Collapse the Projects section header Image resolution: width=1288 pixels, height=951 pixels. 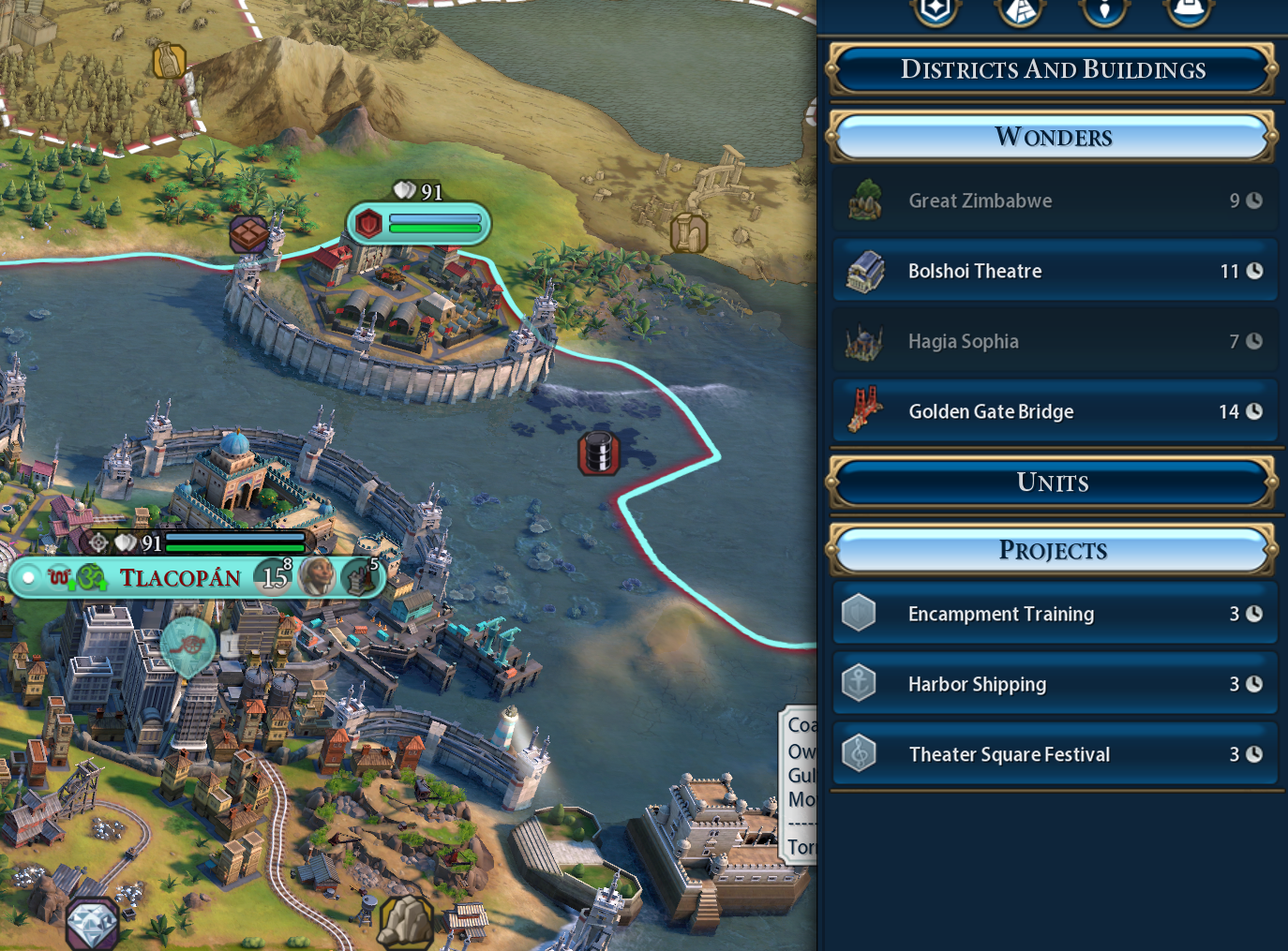coord(1053,550)
